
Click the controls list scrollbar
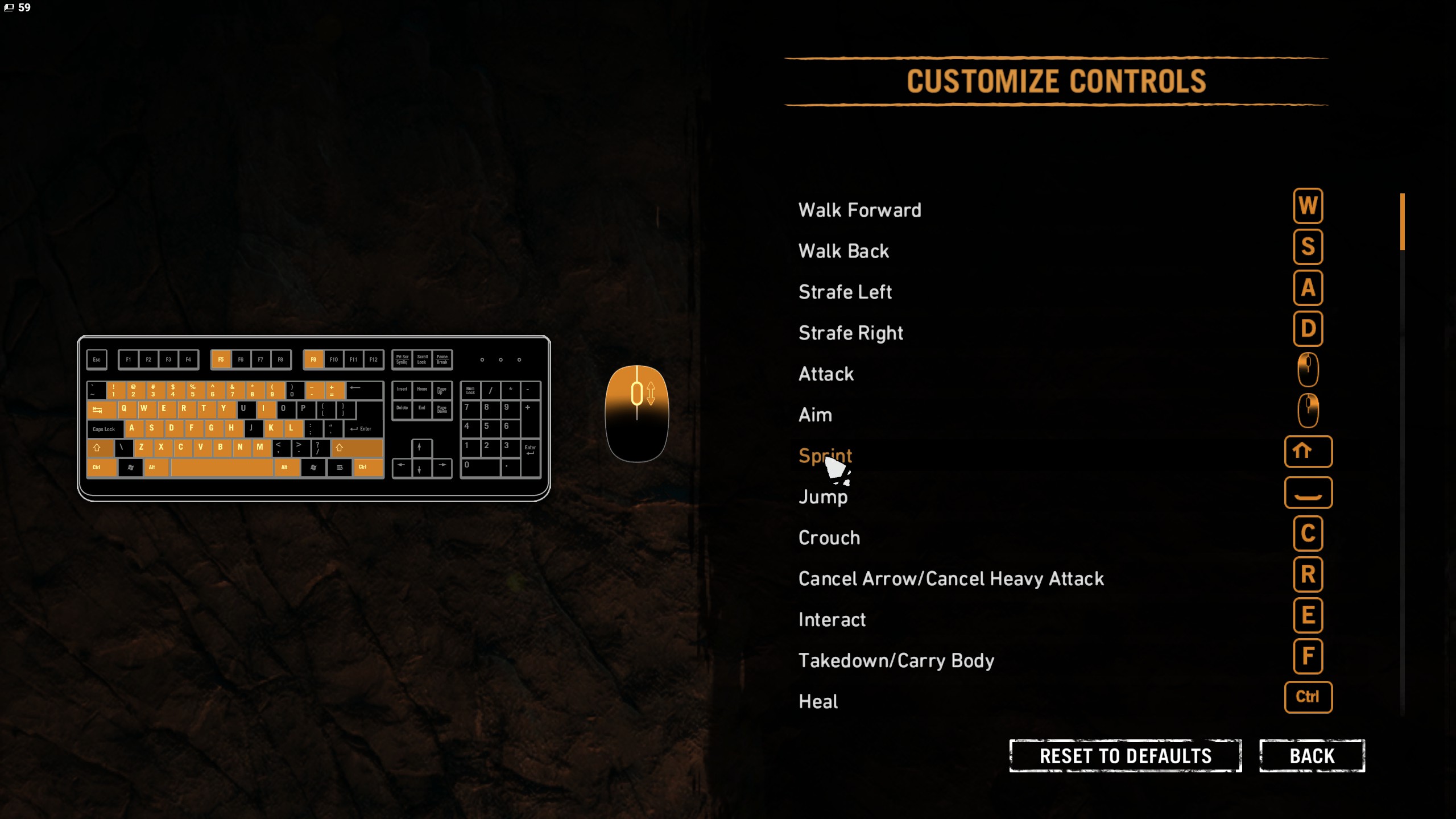pos(1402,222)
